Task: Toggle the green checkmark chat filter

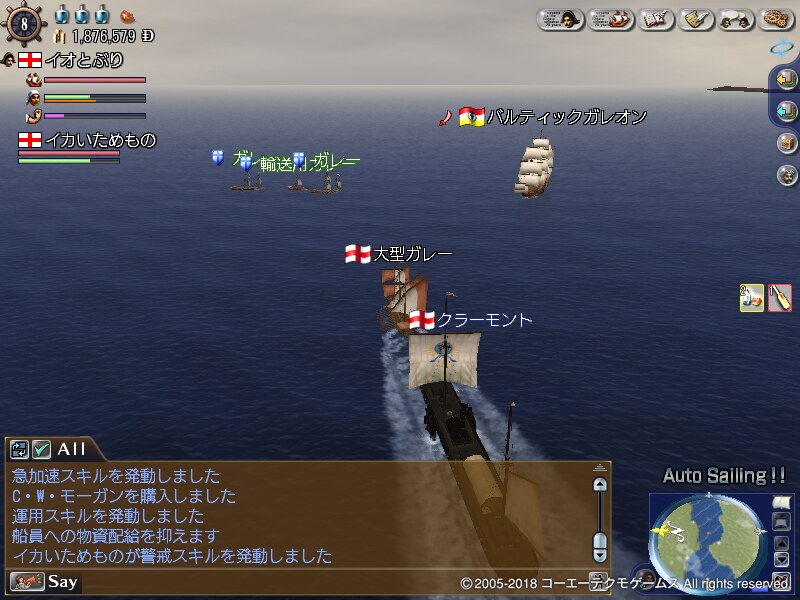Action: tap(41, 450)
